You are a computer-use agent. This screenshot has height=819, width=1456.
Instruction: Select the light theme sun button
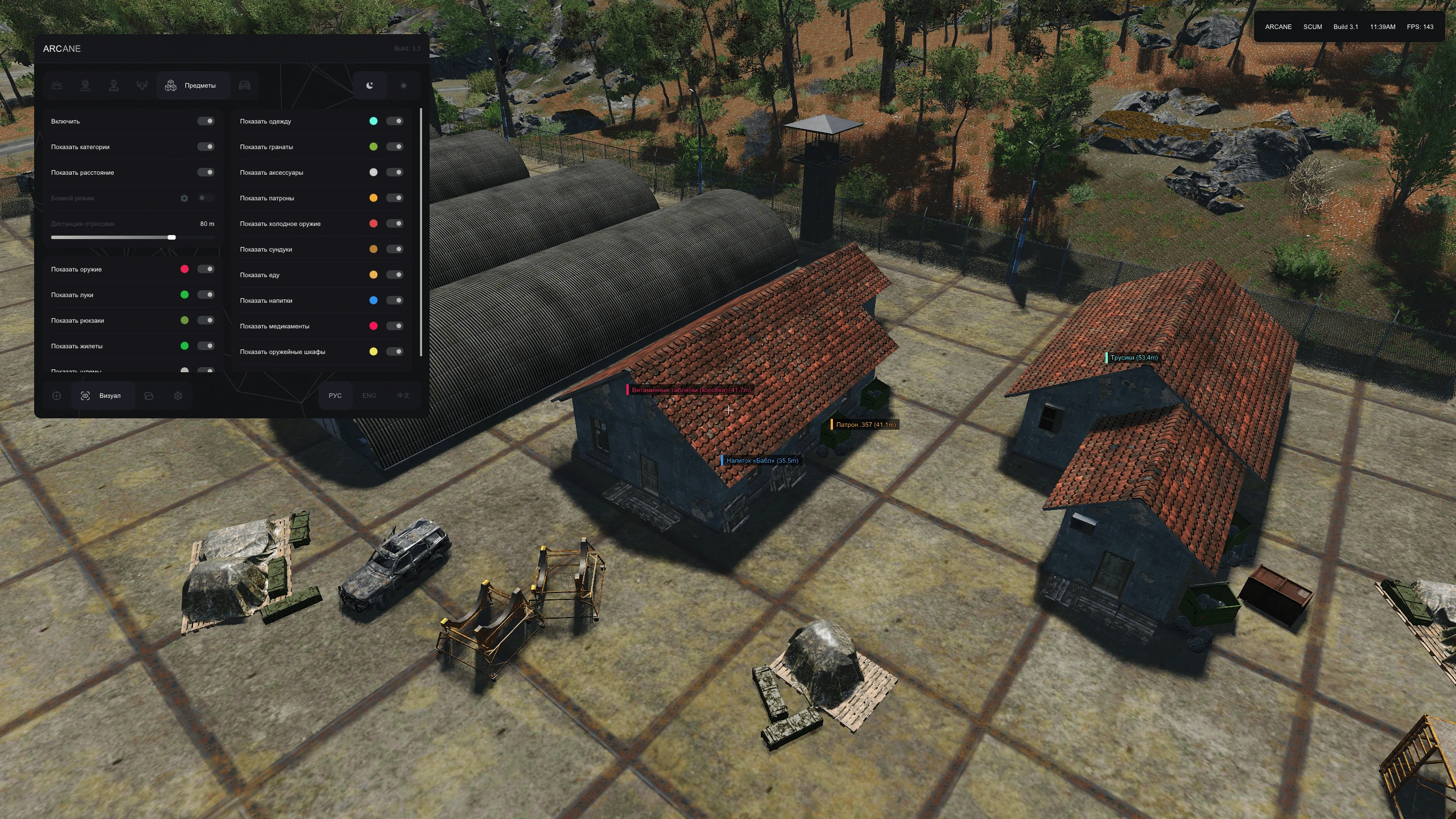tap(403, 85)
